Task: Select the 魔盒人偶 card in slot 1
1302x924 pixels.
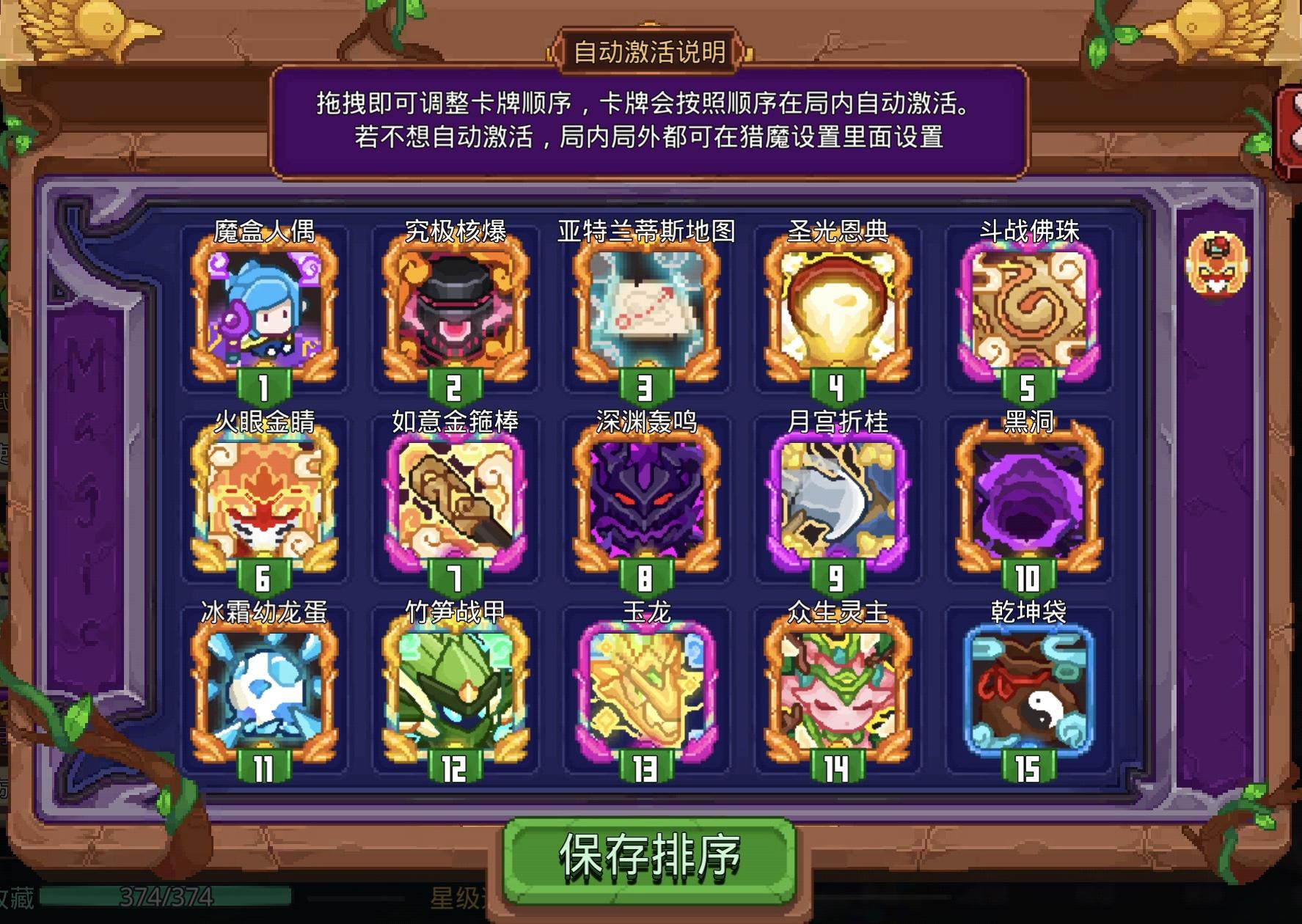Action: click(264, 315)
